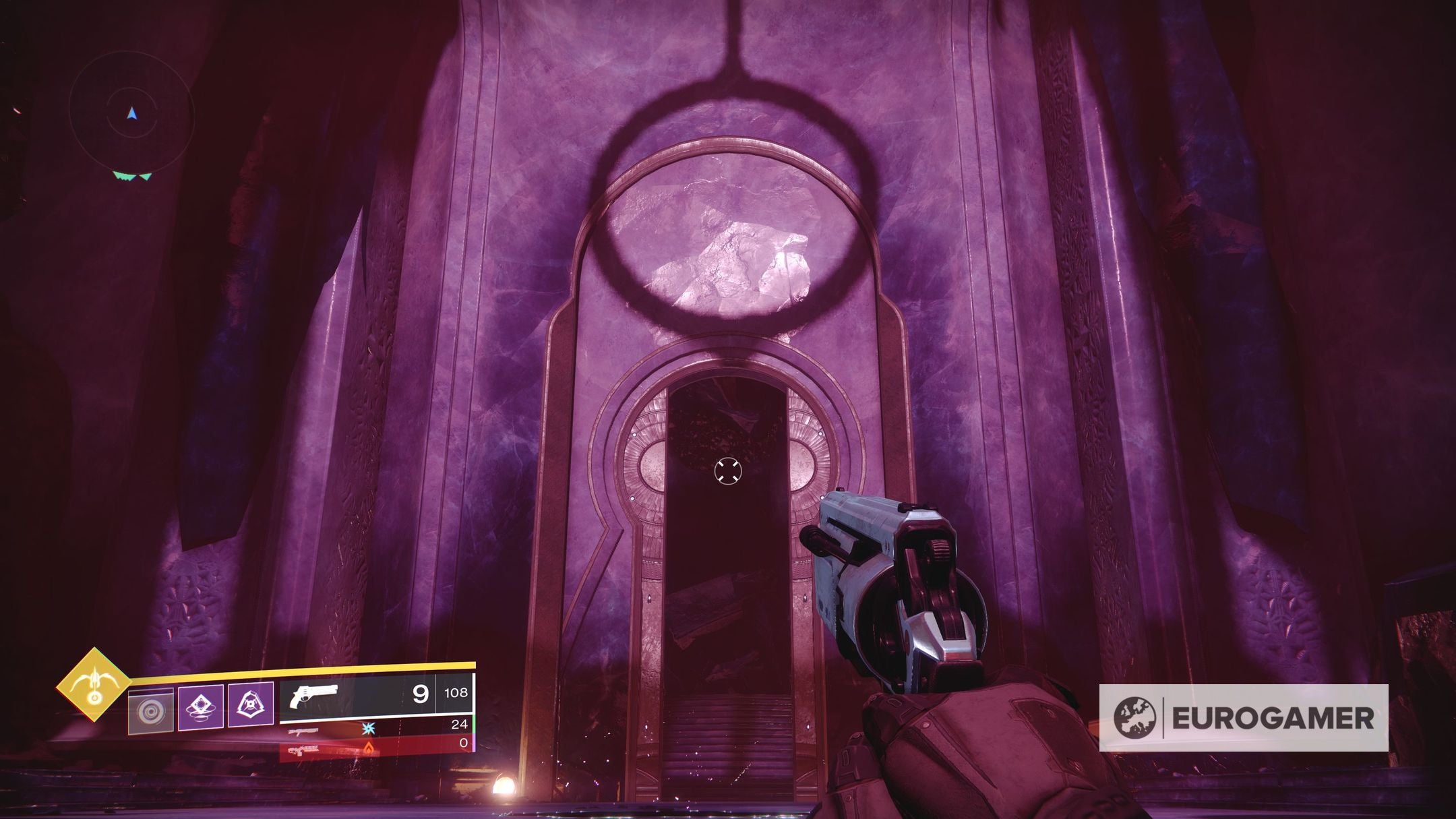Click the energy weapon ammo count 24
The width and height of the screenshot is (1456, 819).
point(460,725)
